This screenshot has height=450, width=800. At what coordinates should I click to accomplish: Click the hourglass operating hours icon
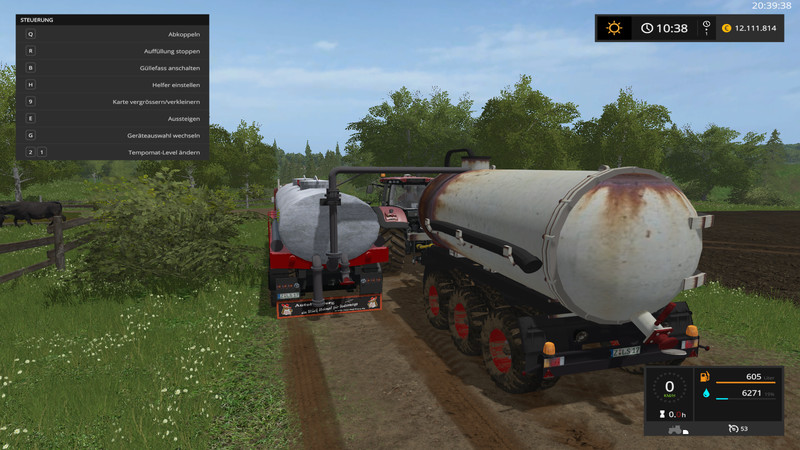[x=661, y=414]
